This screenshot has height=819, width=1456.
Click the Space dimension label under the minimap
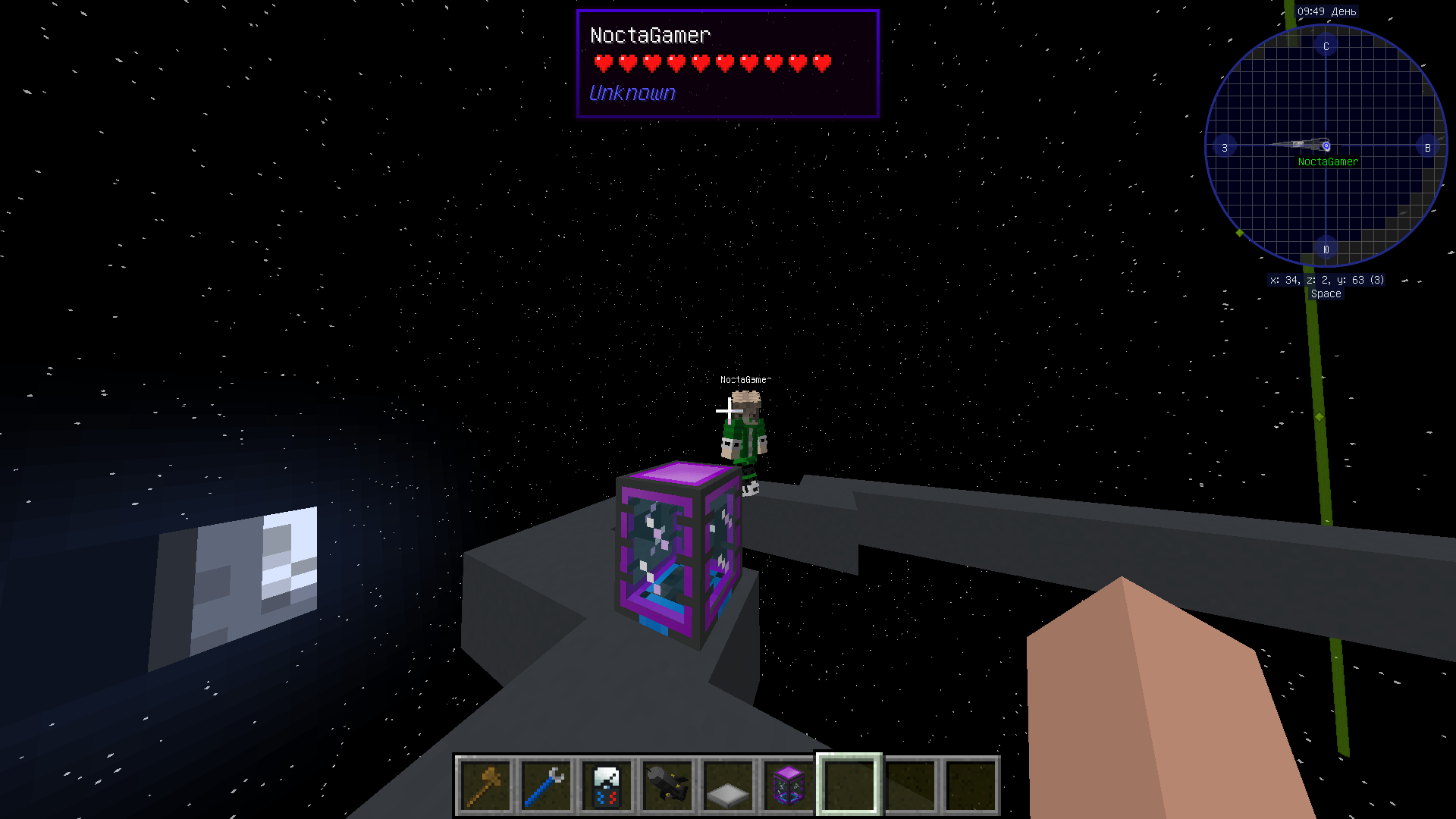[1326, 293]
